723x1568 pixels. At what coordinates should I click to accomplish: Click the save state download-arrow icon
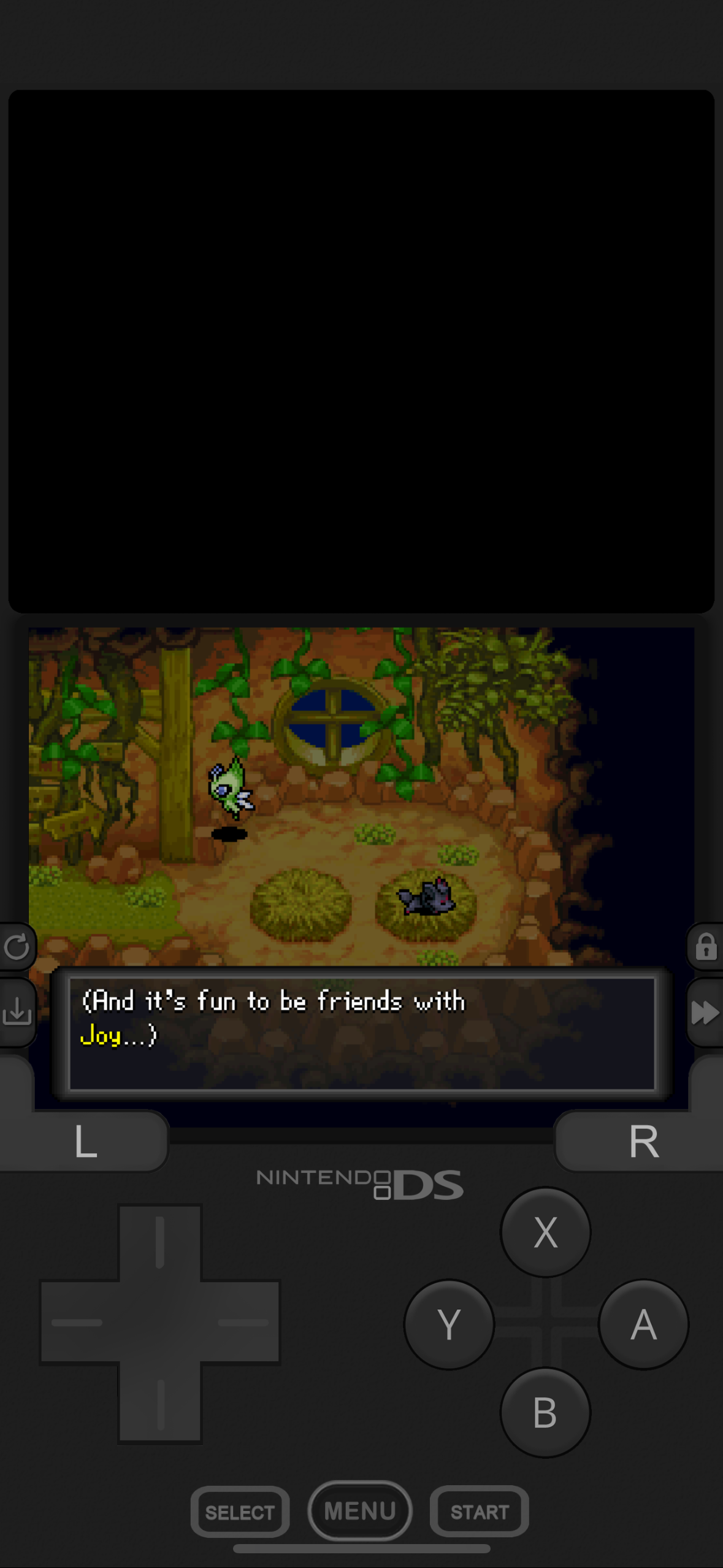coord(17,1012)
